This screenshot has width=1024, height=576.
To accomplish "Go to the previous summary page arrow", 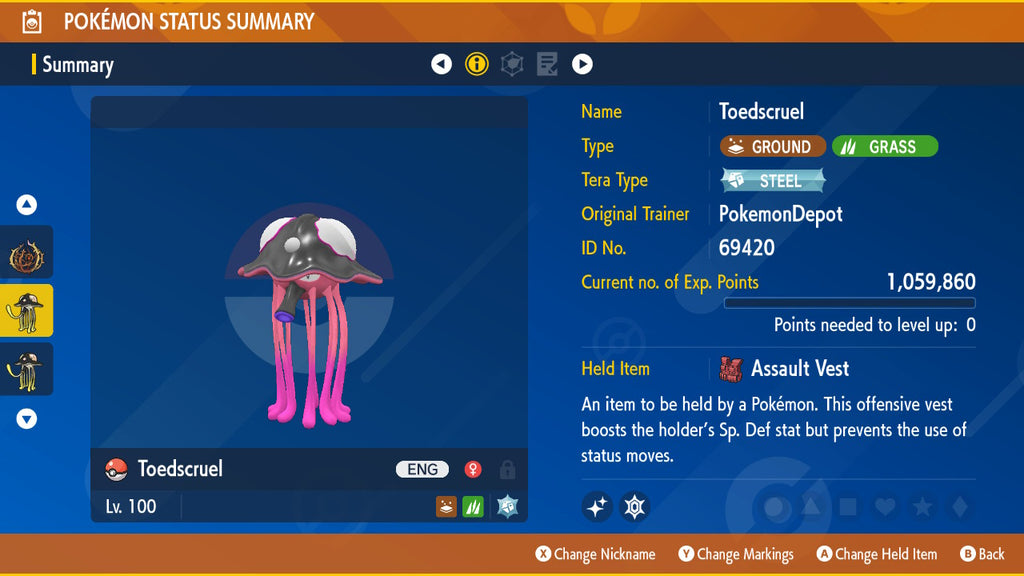I will pyautogui.click(x=441, y=64).
